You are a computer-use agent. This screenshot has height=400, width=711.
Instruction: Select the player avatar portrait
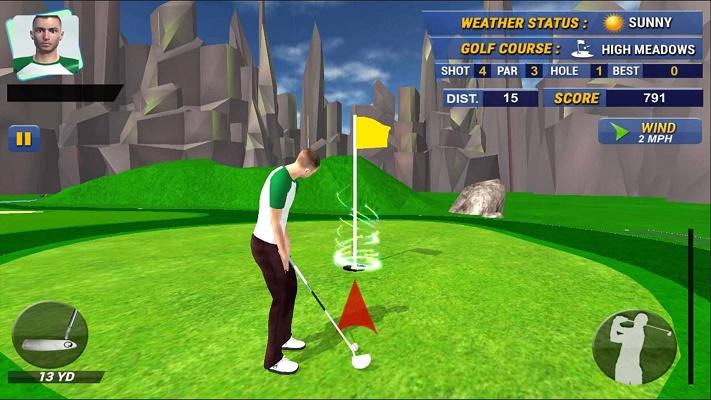pyautogui.click(x=45, y=45)
